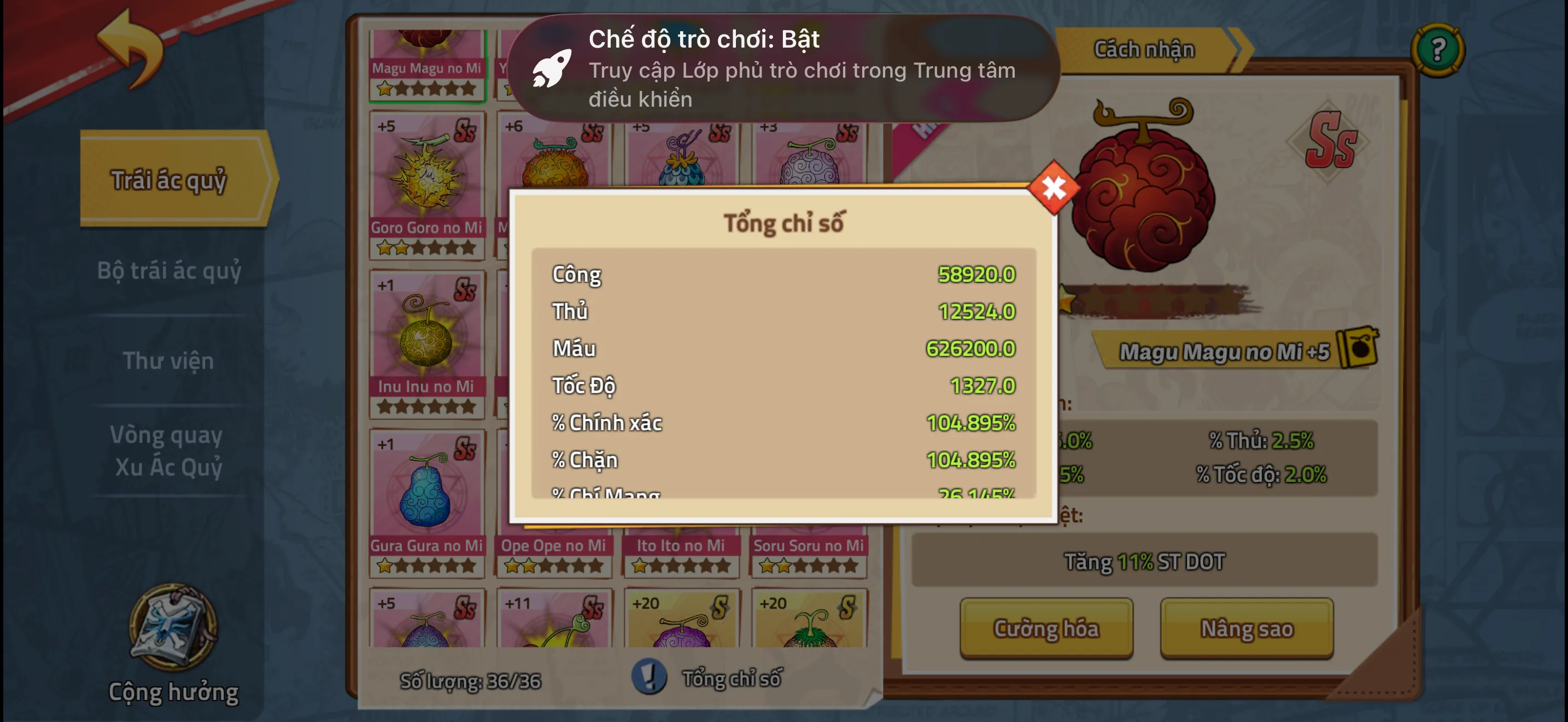The width and height of the screenshot is (1568, 722).
Task: Click the Cường hóa button
Action: (1046, 627)
